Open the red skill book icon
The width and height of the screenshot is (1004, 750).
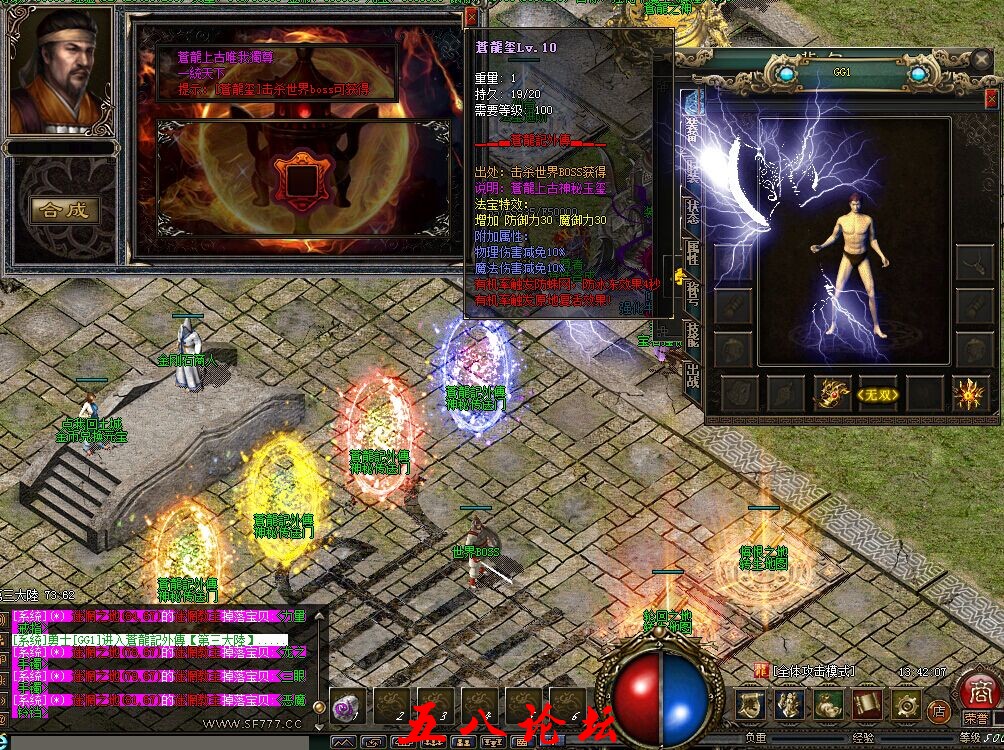[867, 704]
